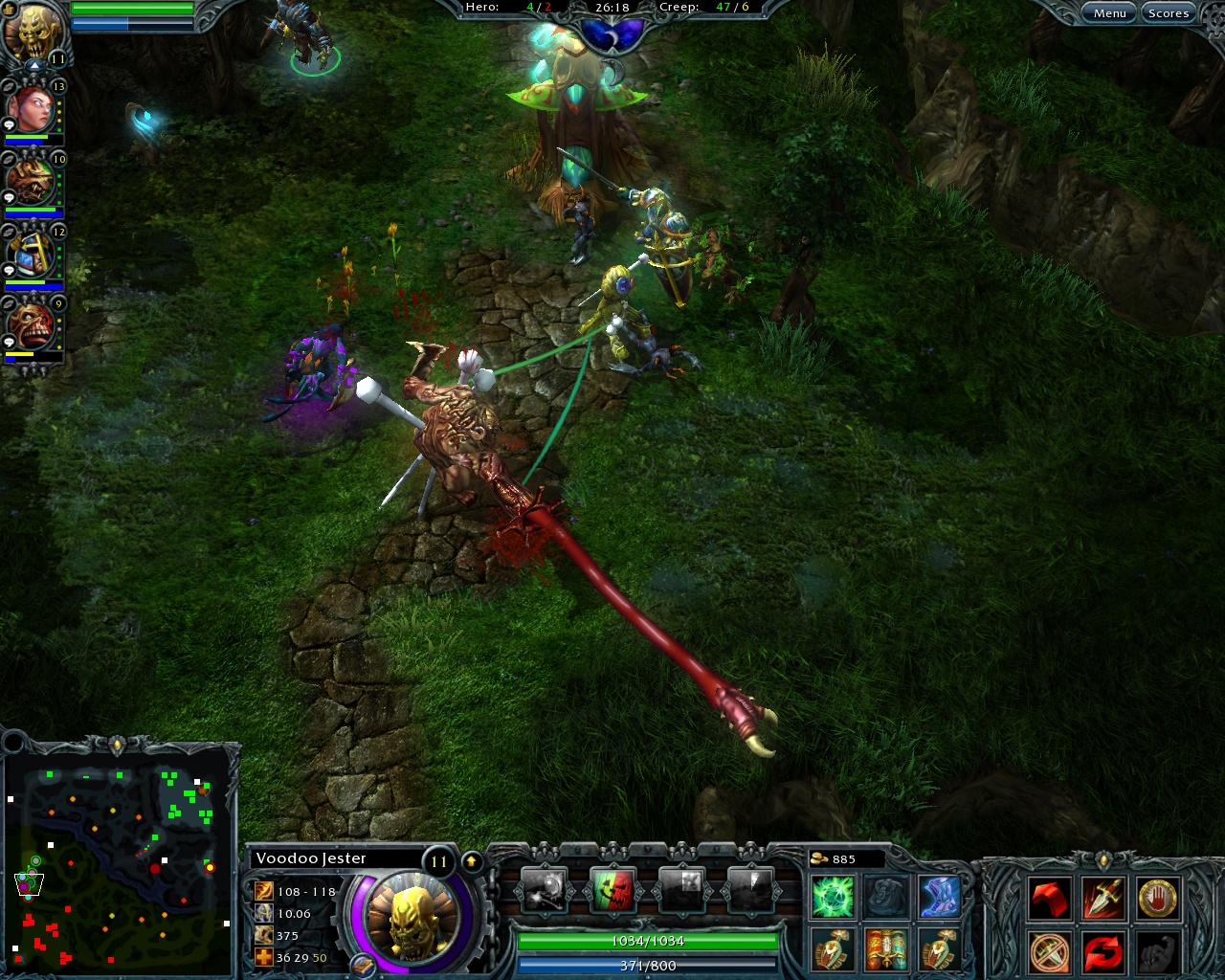Start the Patrol command
The width and height of the screenshot is (1225, 980).
click(x=1105, y=952)
